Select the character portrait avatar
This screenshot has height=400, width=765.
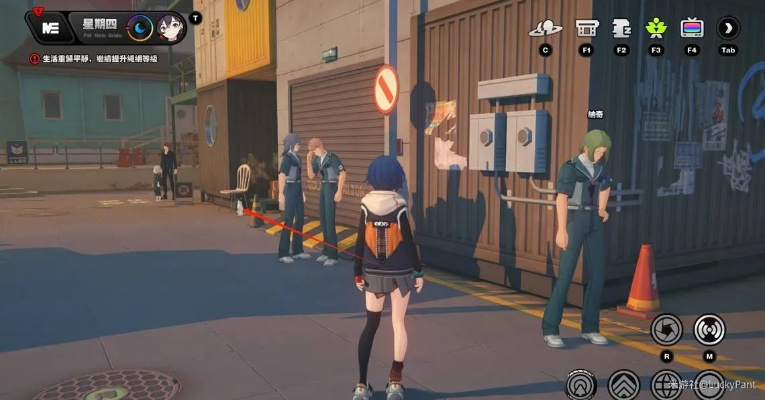(x=172, y=28)
